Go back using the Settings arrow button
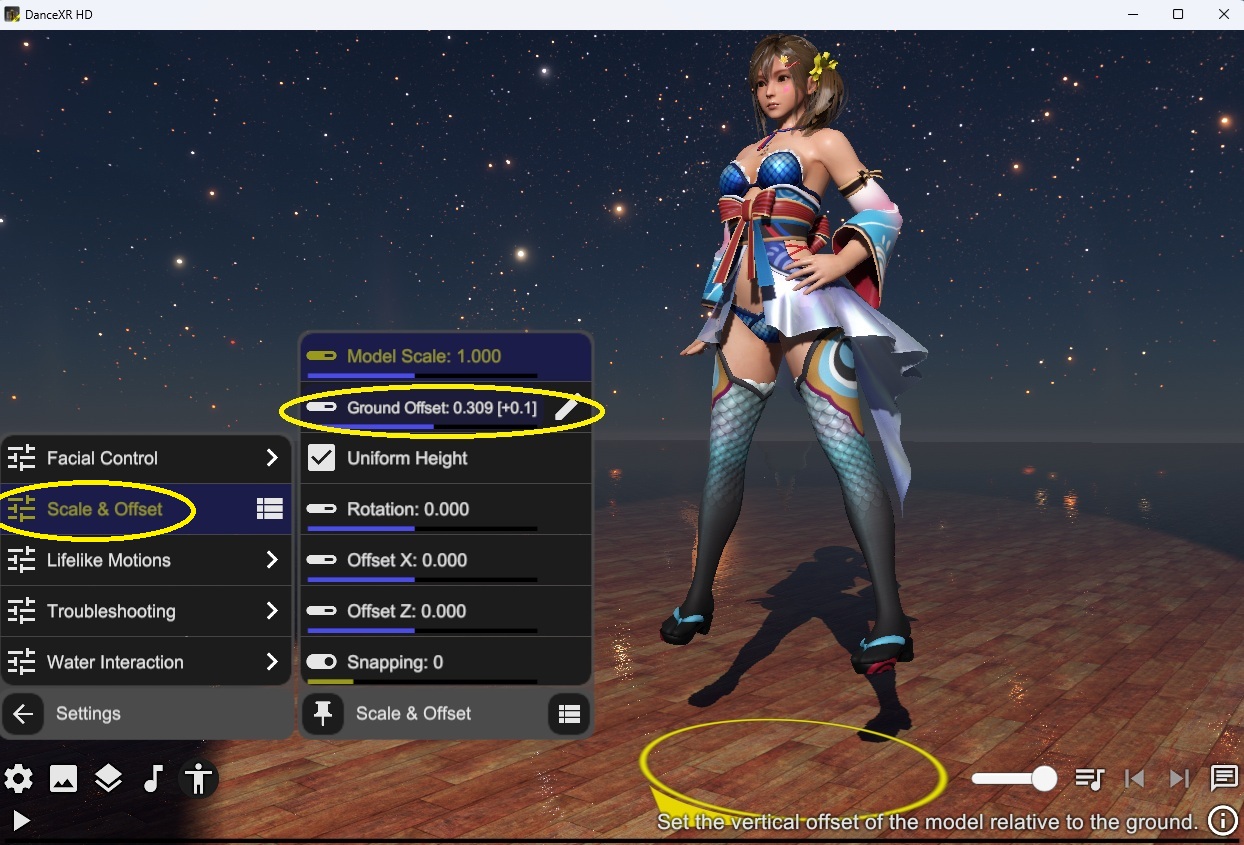 point(23,714)
